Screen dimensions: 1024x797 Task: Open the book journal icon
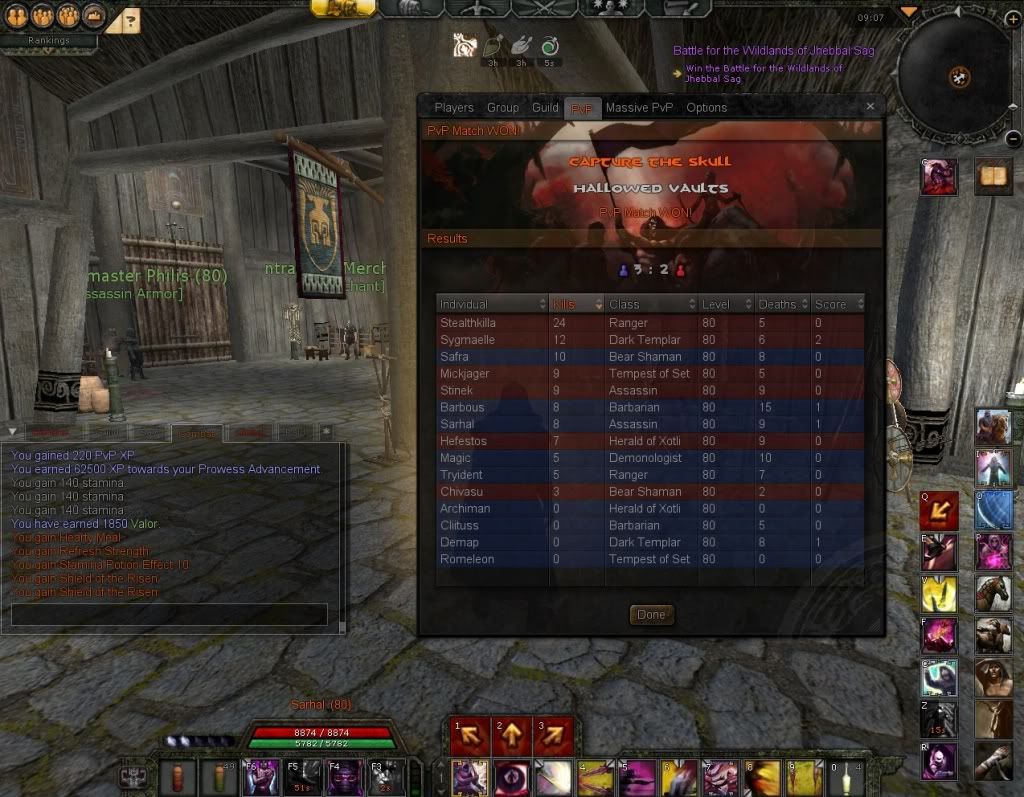[994, 177]
